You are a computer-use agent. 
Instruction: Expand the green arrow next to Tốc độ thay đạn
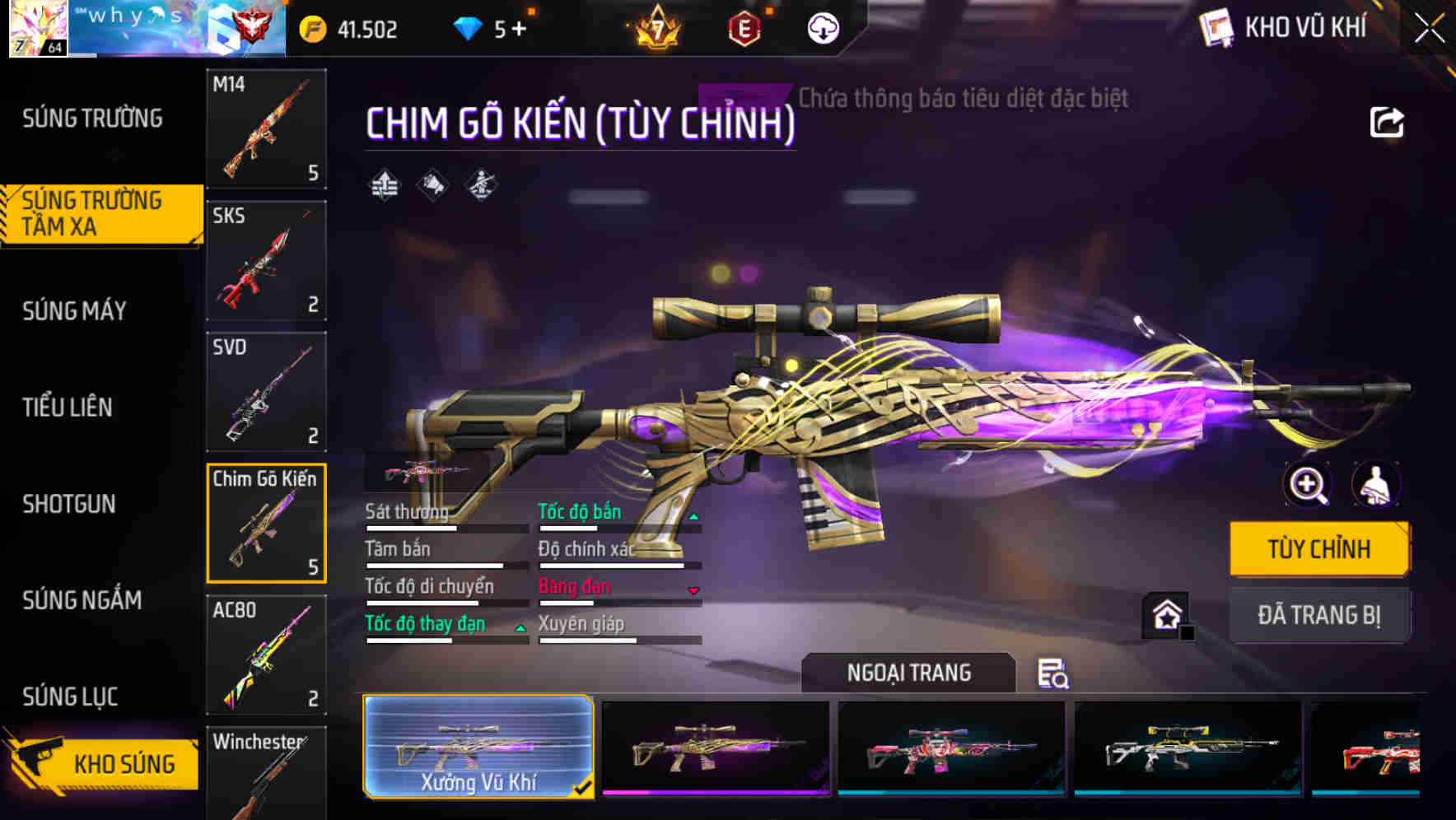click(x=520, y=627)
